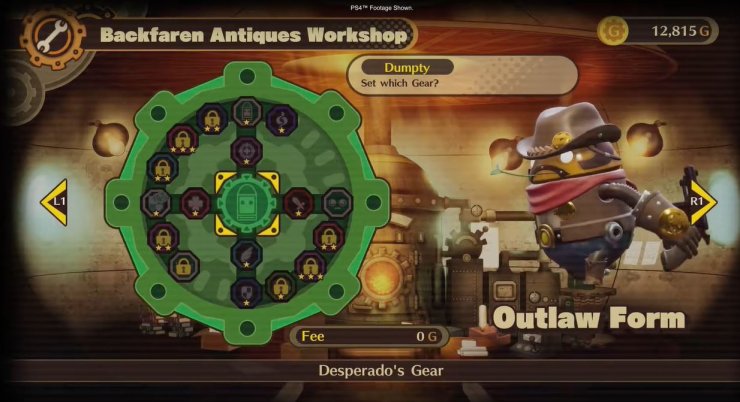The width and height of the screenshot is (740, 402).
Task: Select the gray cube gear slot
Action: [x=155, y=202]
